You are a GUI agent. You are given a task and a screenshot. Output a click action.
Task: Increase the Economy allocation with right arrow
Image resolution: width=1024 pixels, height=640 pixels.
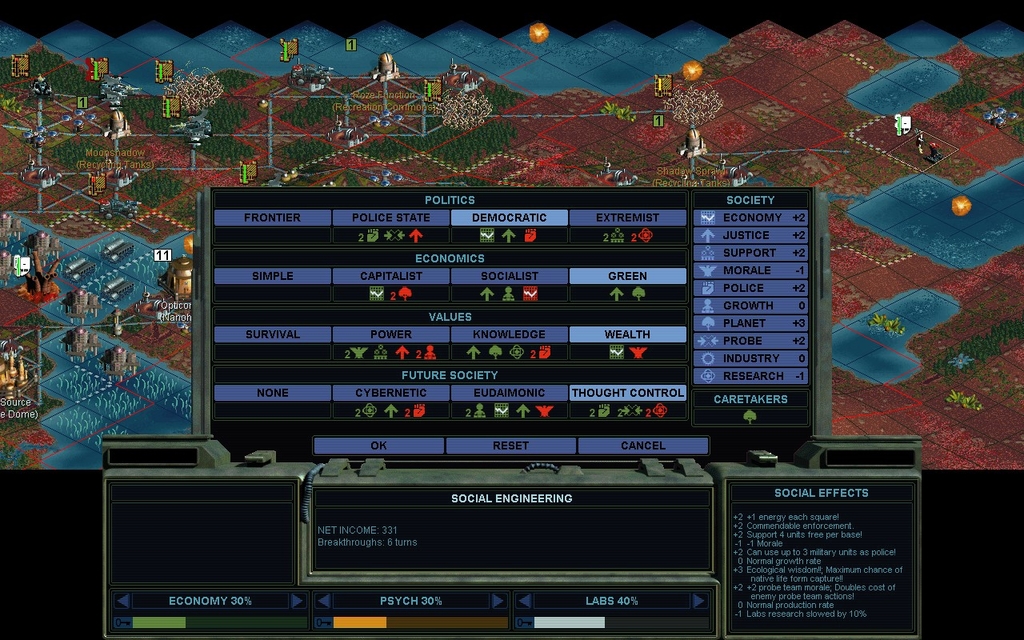pyautogui.click(x=297, y=601)
